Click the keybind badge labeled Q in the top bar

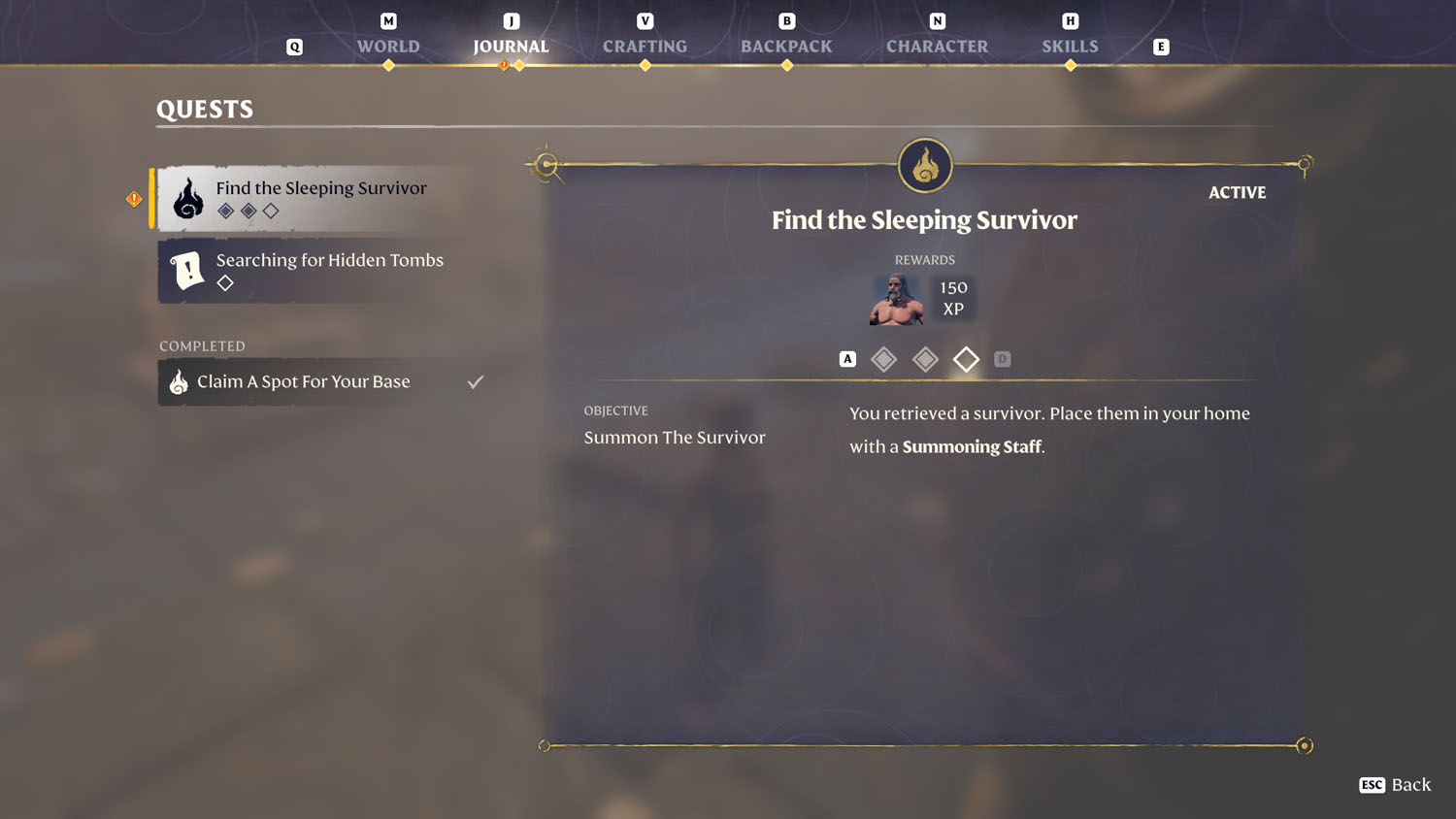pos(295,46)
